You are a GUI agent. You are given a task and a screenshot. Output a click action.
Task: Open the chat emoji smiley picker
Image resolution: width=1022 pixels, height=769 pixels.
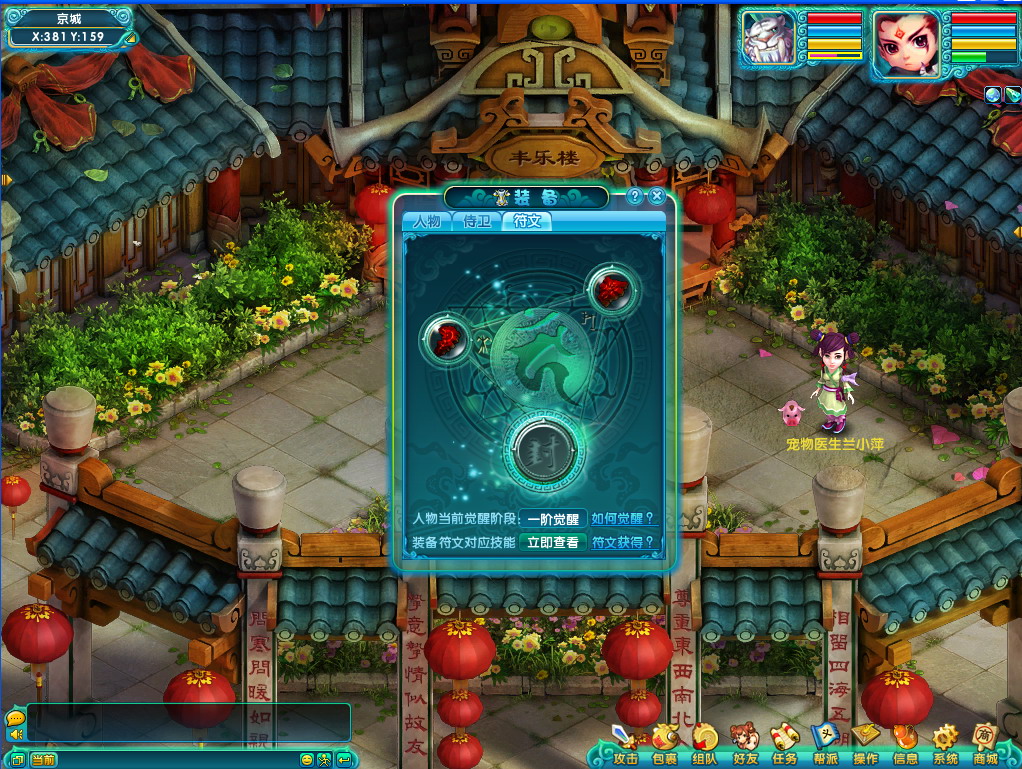[x=307, y=760]
